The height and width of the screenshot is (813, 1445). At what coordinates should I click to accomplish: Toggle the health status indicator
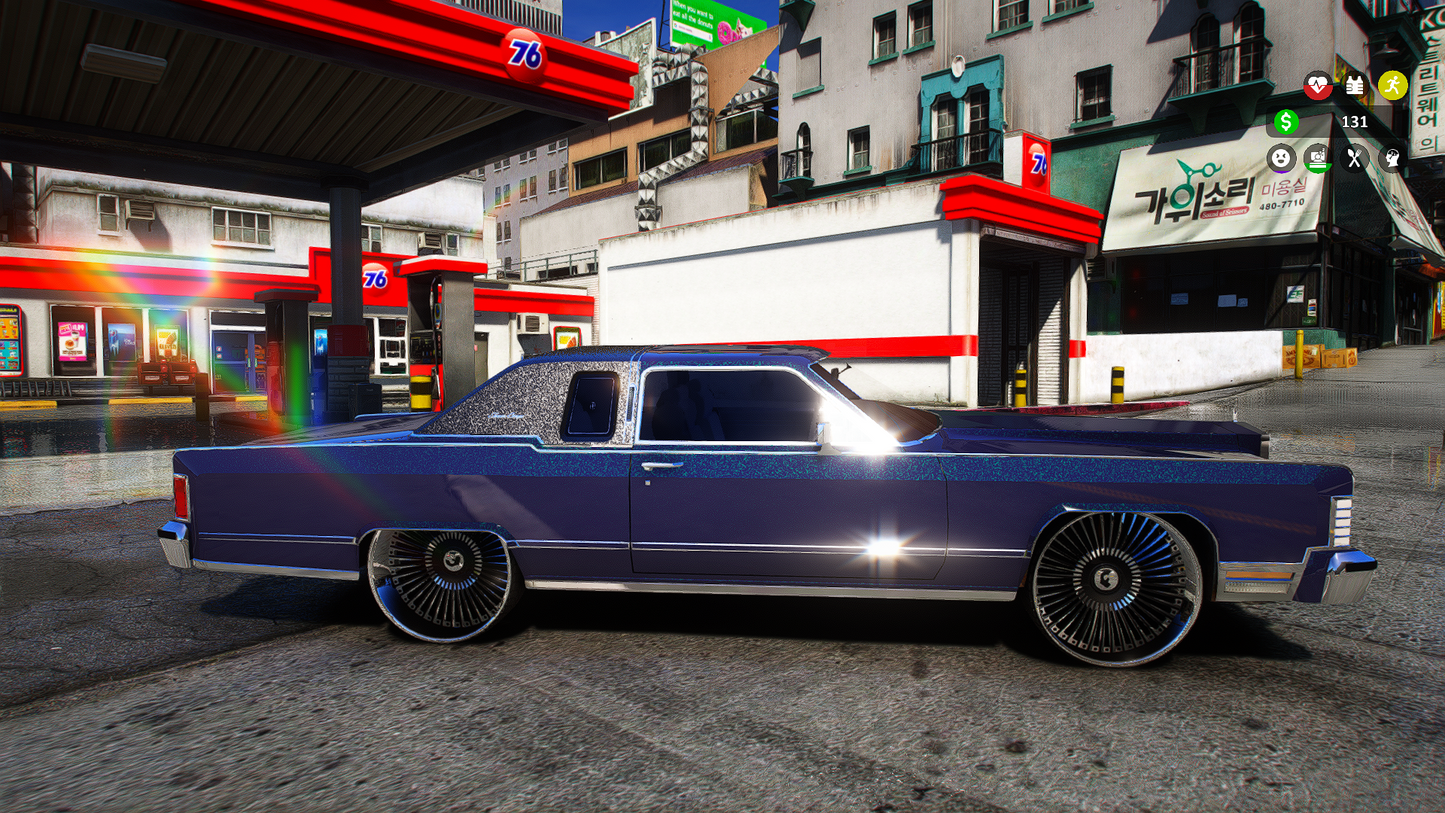(x=1318, y=86)
